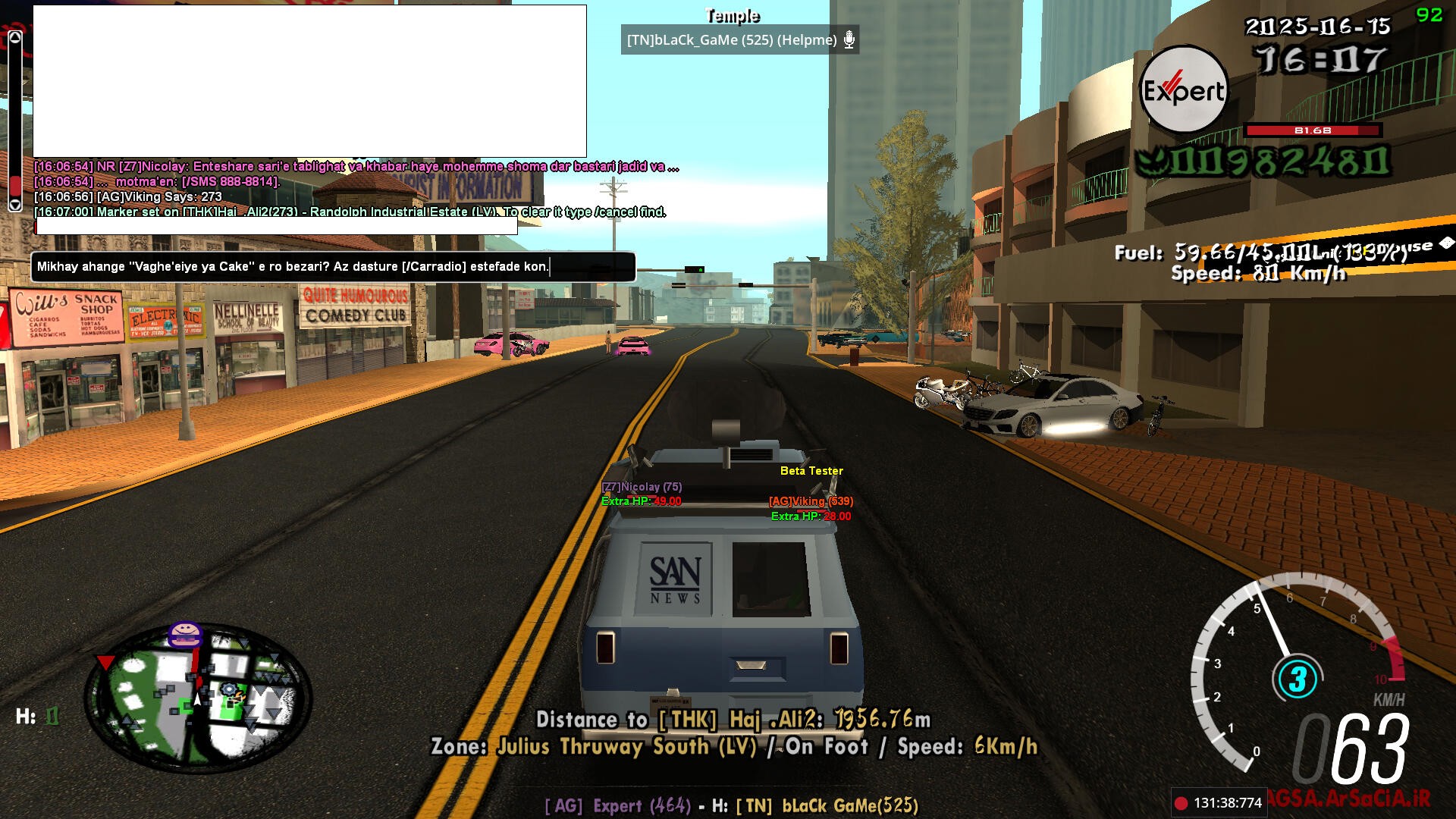Select the red chat scrollbar thumb
The height and width of the screenshot is (819, 1456).
15,185
